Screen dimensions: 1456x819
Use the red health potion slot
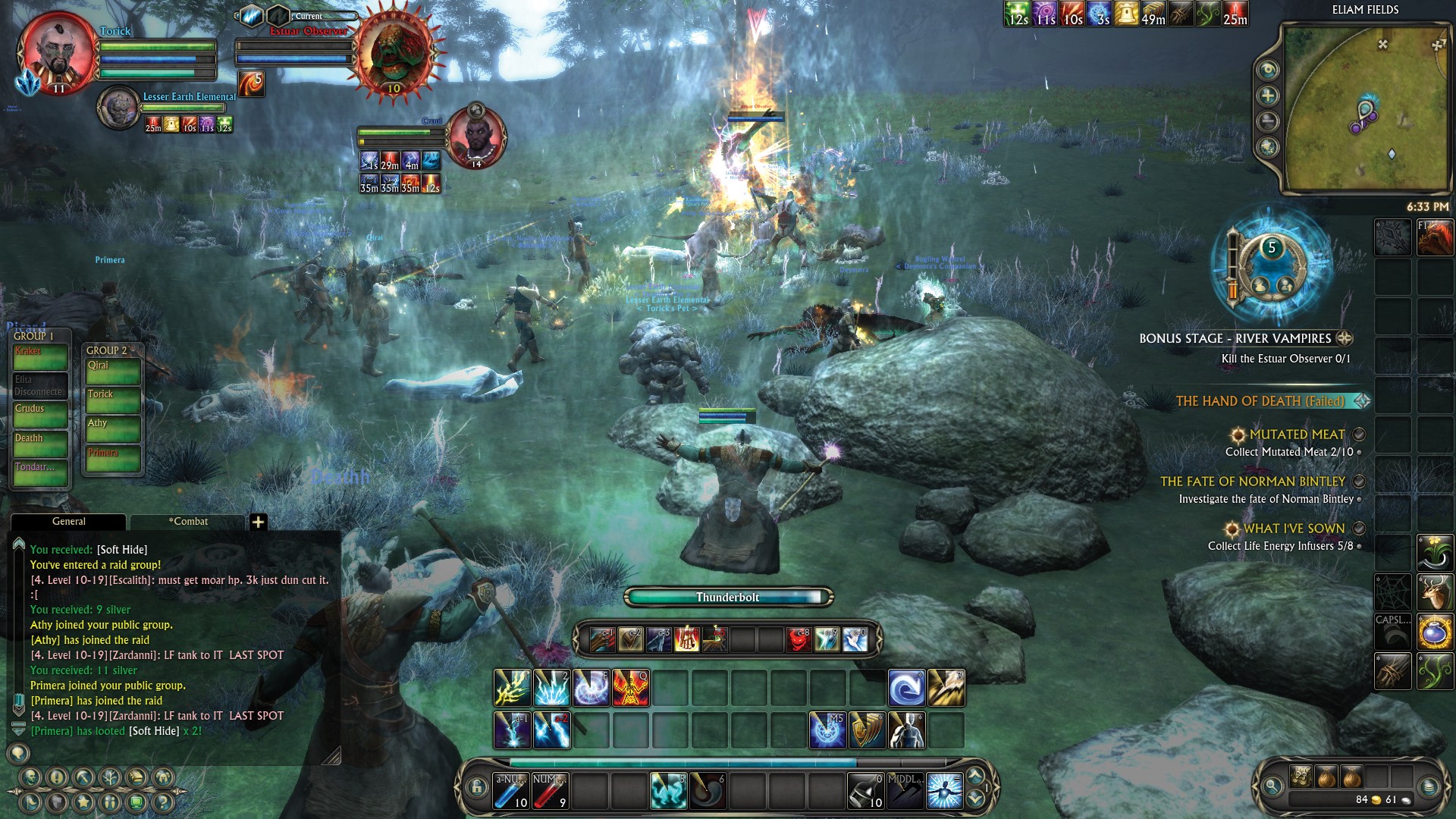(x=550, y=790)
